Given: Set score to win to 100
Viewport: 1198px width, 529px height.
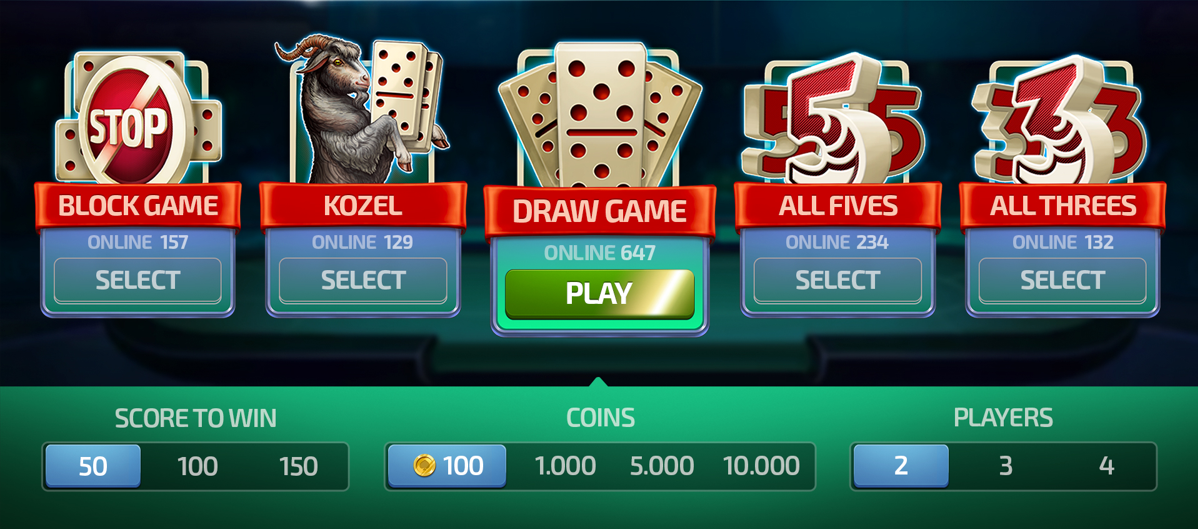Looking at the screenshot, I should tap(197, 466).
